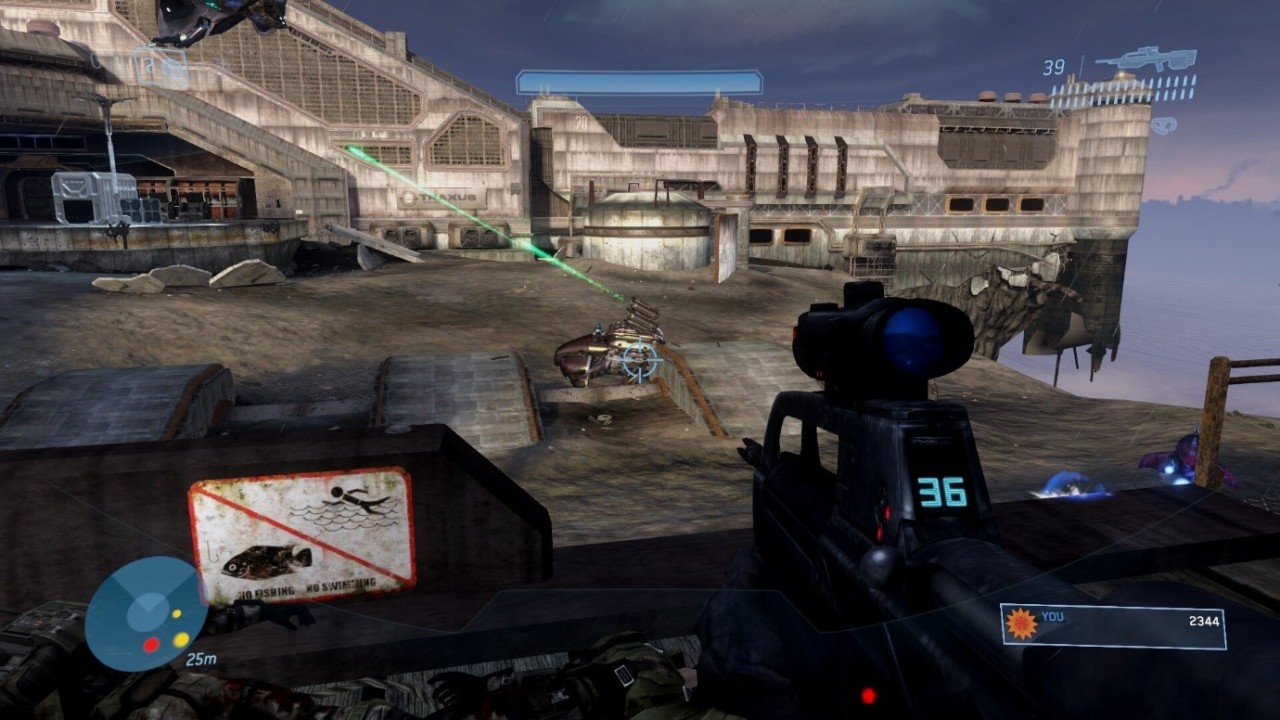Viewport: 1280px width, 720px height.
Task: Click the motion tracker radar
Action: (x=146, y=613)
